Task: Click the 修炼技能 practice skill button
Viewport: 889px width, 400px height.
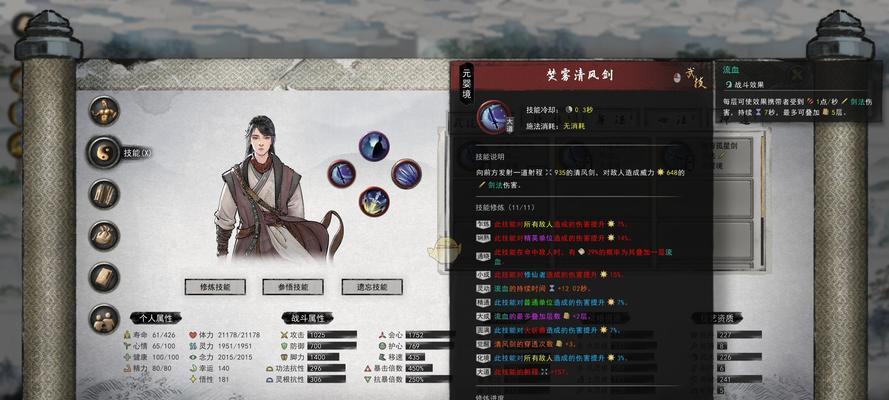Action: [215, 287]
